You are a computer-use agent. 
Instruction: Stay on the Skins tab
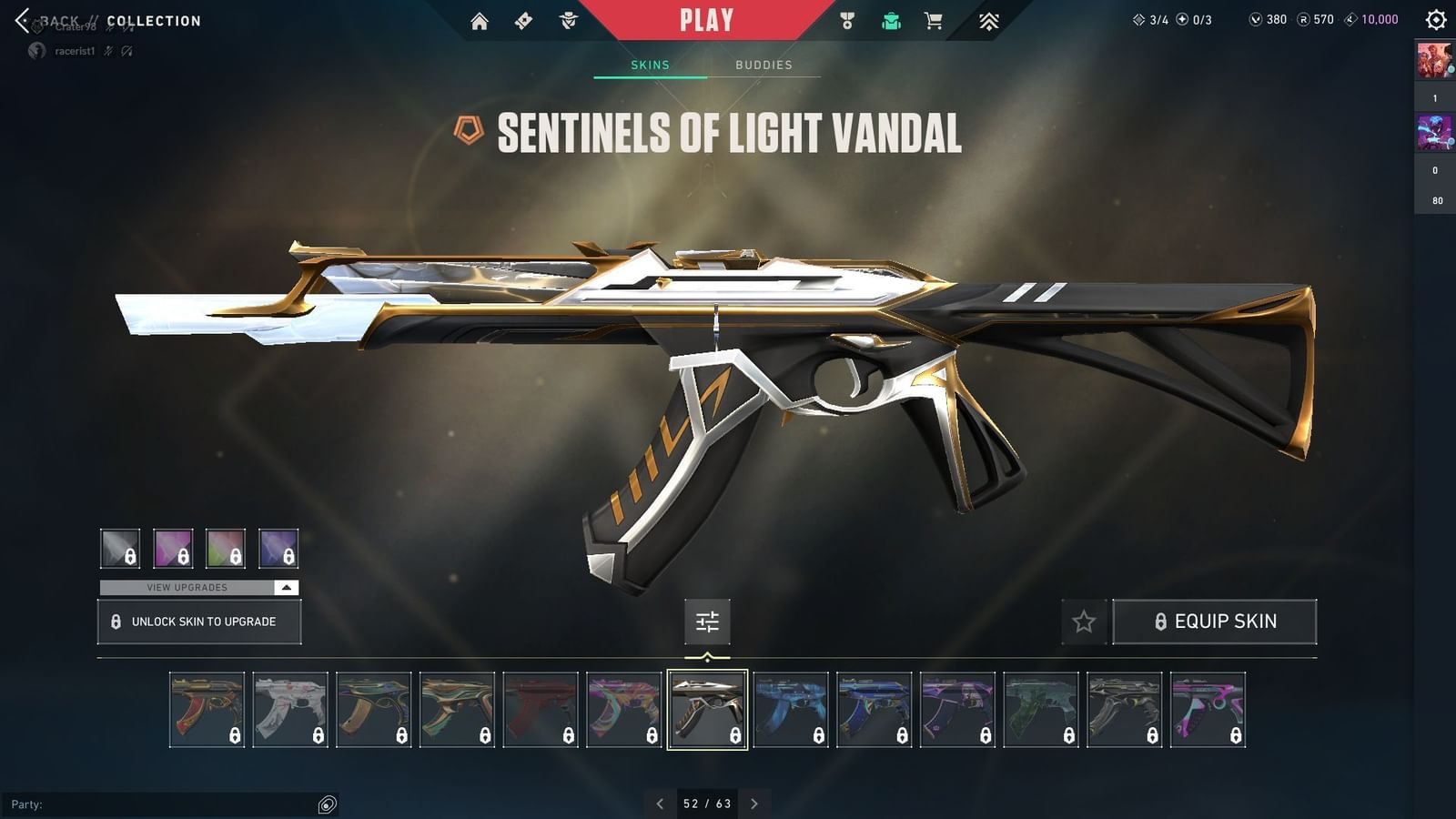(x=650, y=65)
